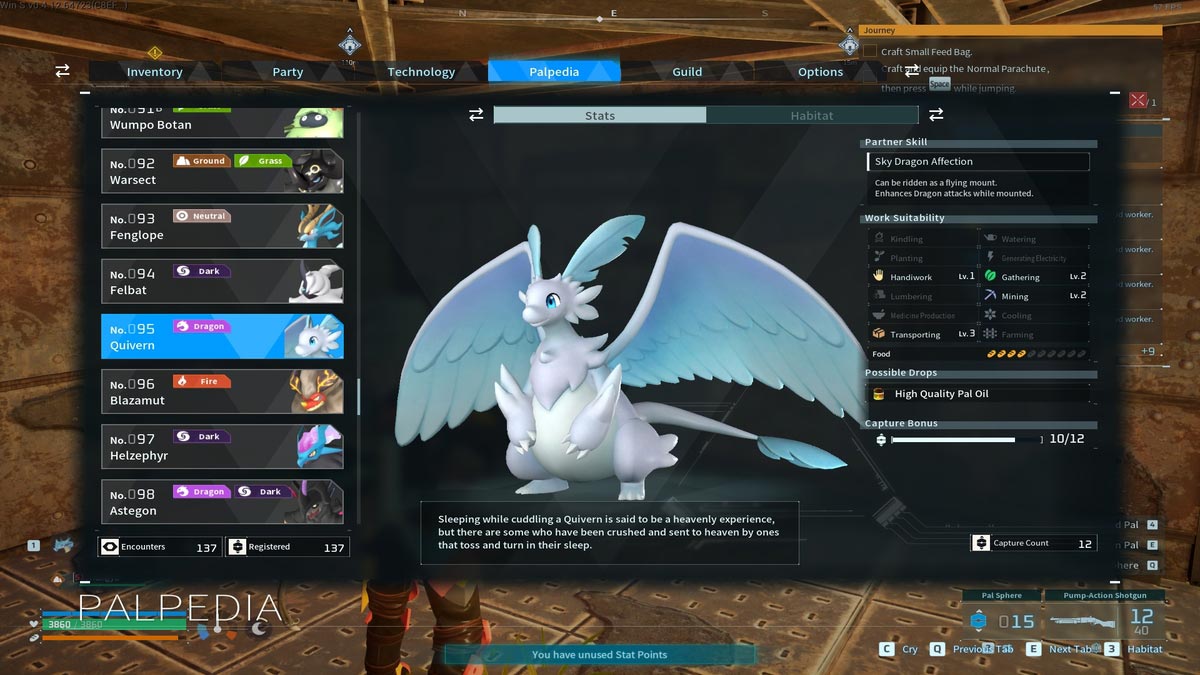
Task: Select the Astegon entry No.098
Action: (222, 501)
